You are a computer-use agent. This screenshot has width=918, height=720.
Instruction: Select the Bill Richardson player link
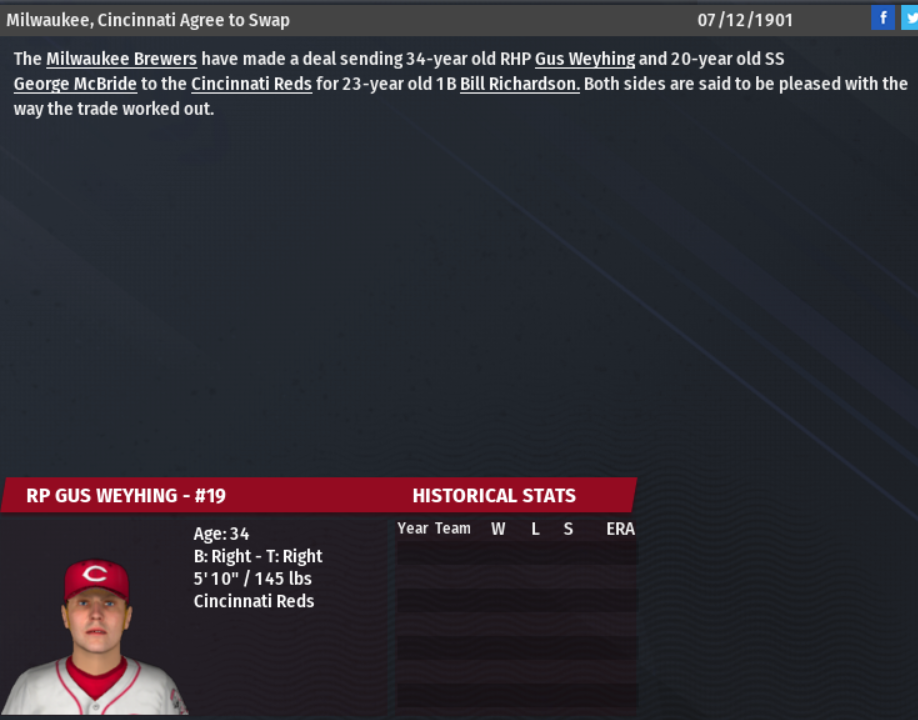point(519,84)
